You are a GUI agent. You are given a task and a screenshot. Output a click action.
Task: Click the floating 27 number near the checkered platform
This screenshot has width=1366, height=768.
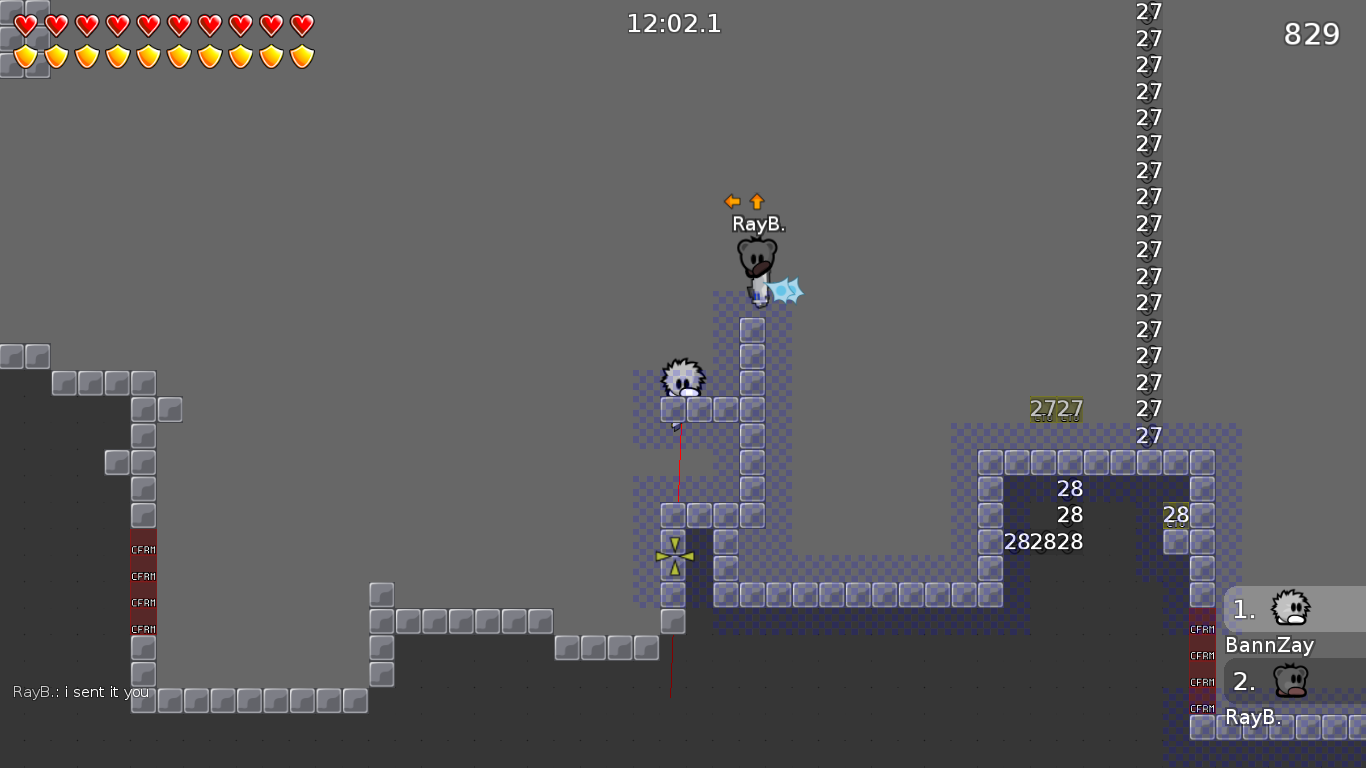pos(1056,408)
